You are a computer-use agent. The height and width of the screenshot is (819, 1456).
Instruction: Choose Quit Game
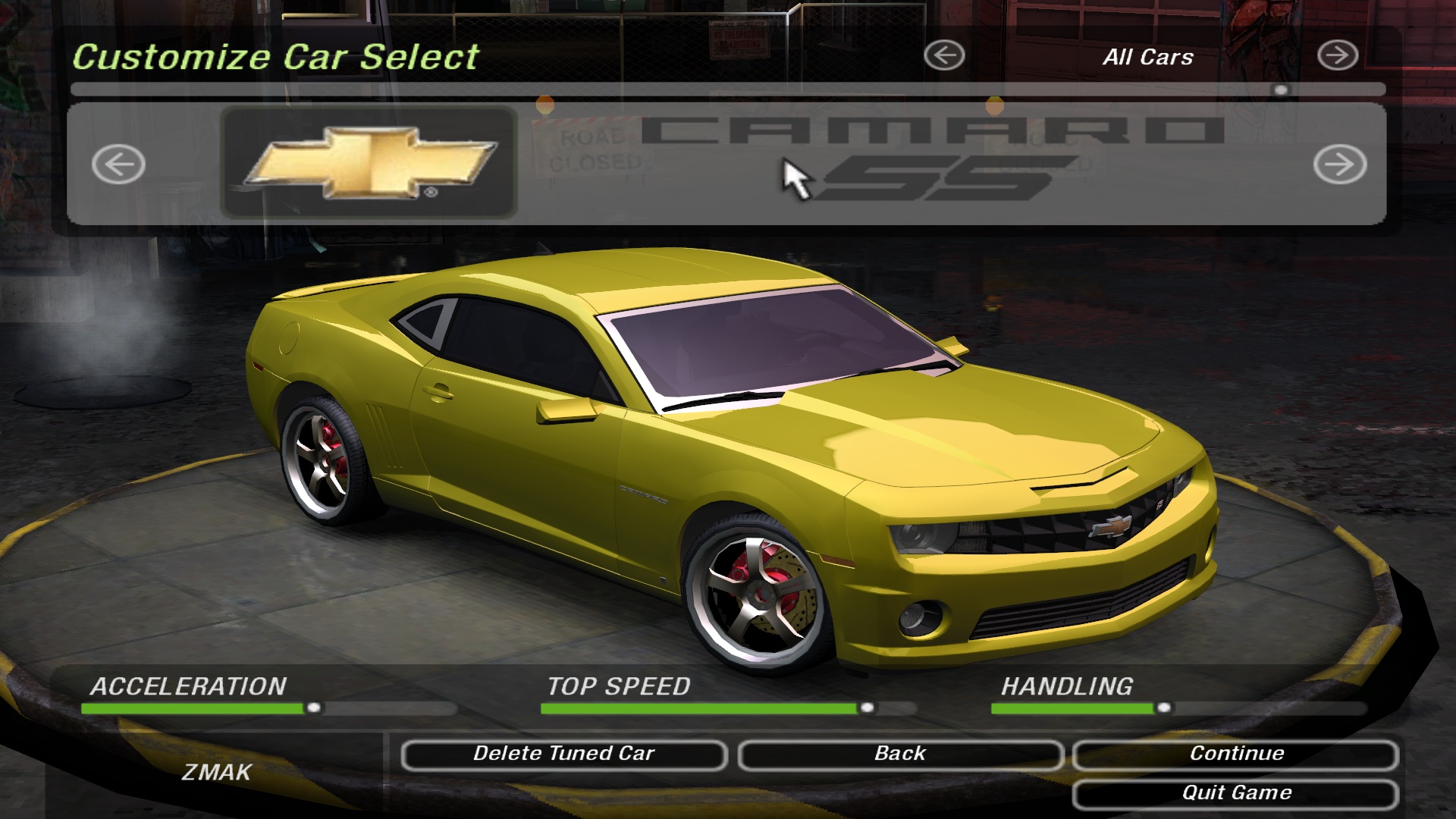[x=1235, y=794]
